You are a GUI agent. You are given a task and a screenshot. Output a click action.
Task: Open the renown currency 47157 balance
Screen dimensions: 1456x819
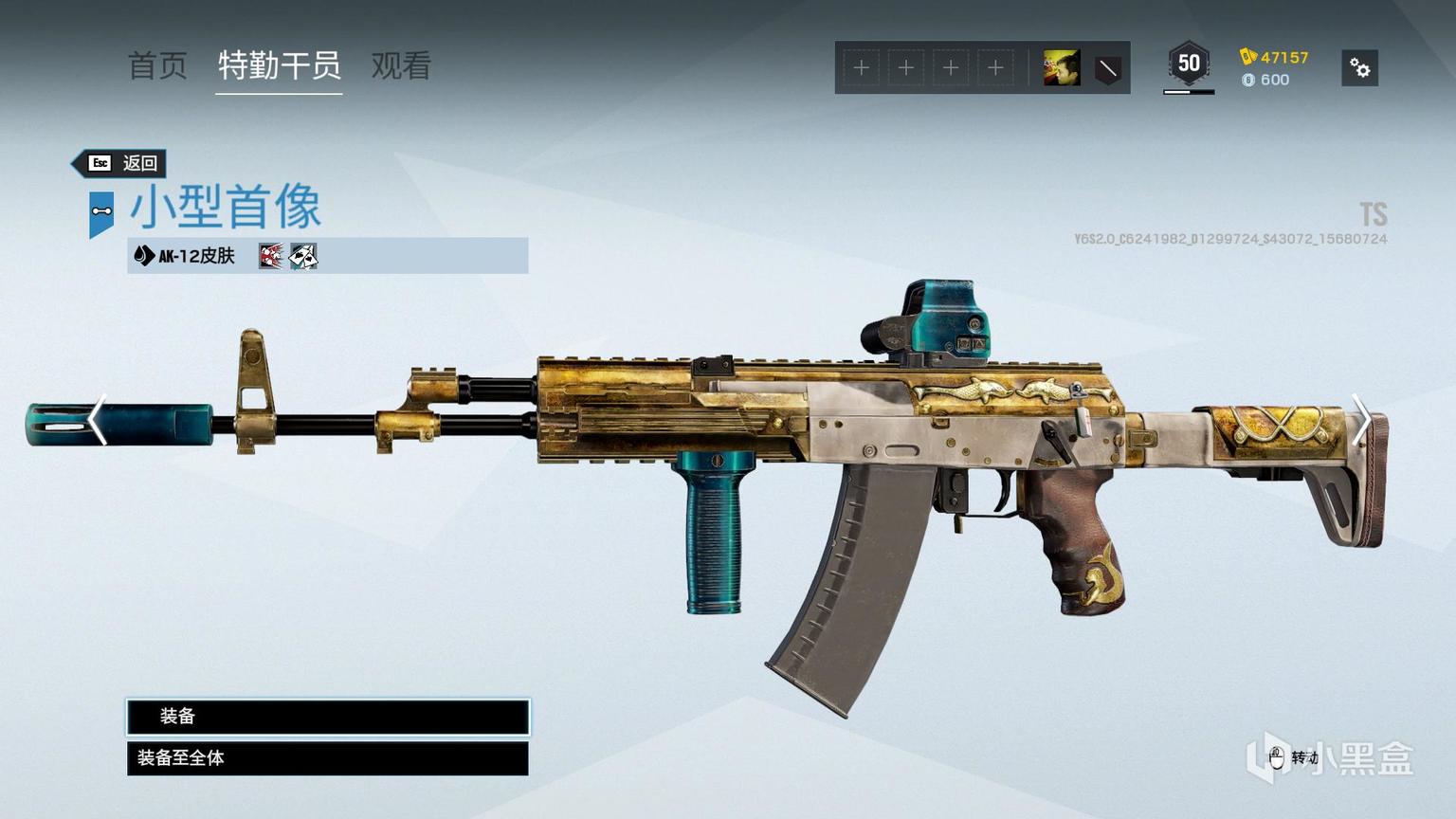1275,57
